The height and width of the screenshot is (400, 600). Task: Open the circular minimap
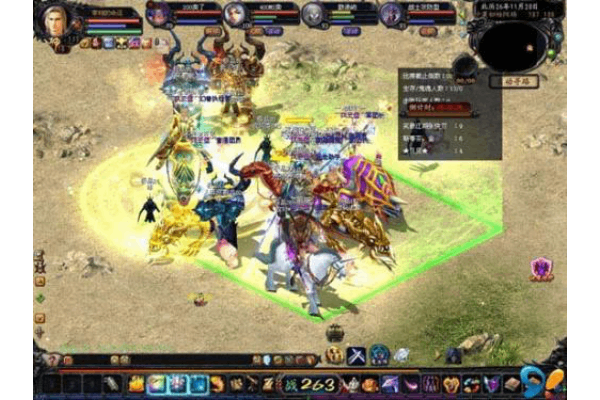coord(513,42)
